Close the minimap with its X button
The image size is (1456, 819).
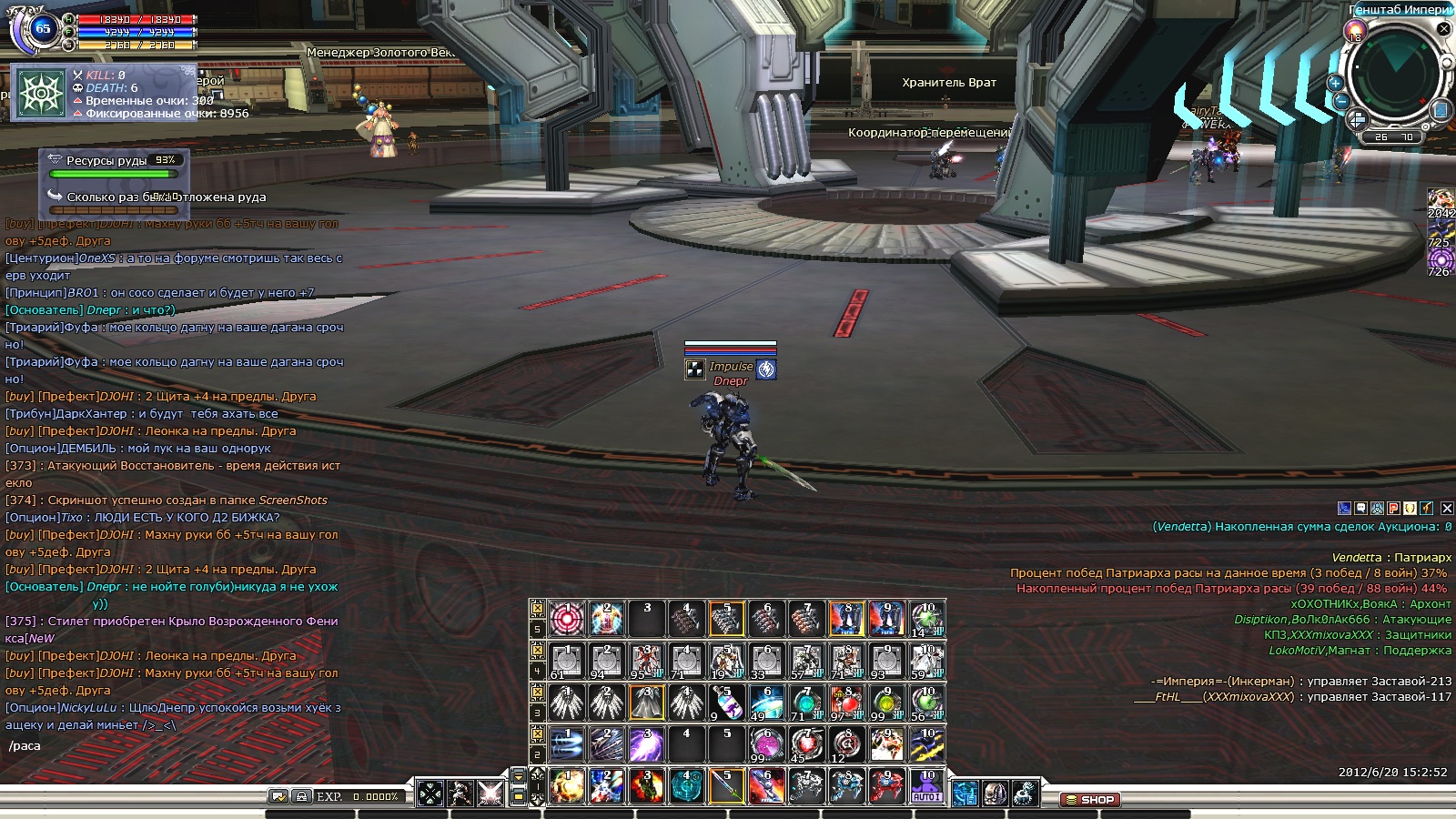click(x=1443, y=29)
